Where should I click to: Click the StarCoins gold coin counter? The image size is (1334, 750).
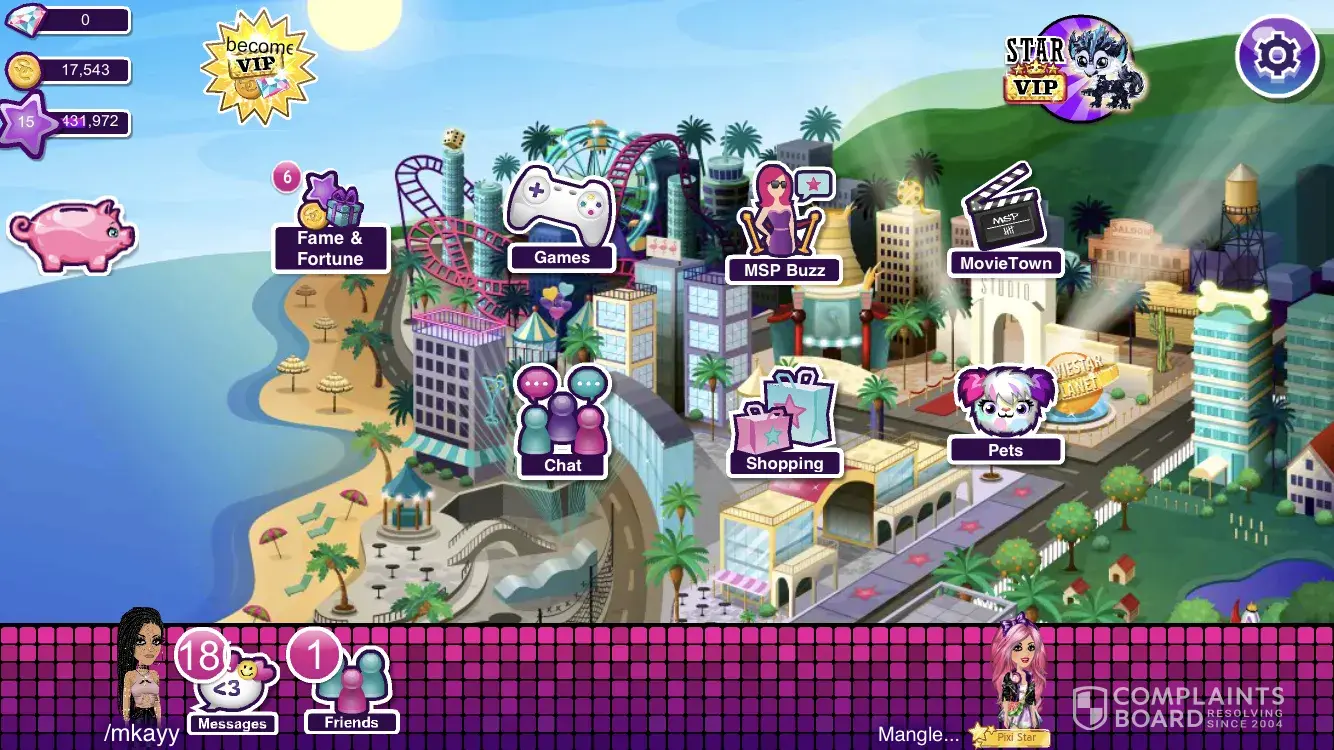point(68,70)
